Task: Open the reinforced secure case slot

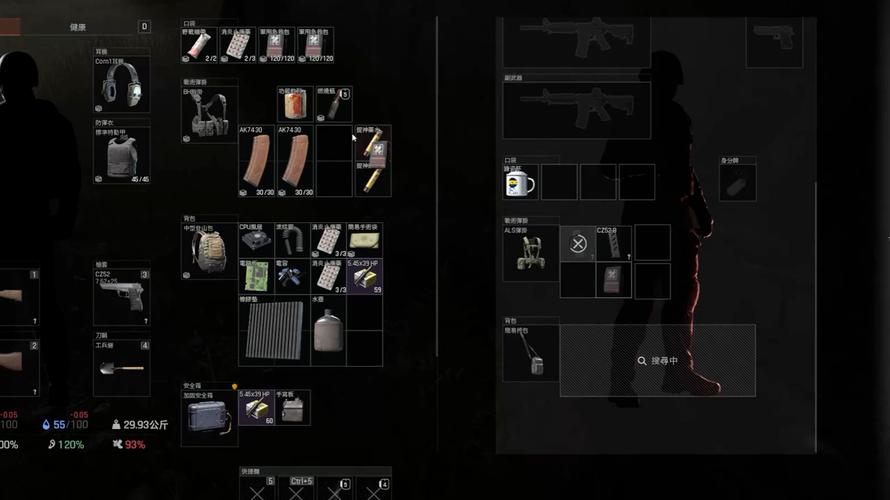Action: (208, 414)
